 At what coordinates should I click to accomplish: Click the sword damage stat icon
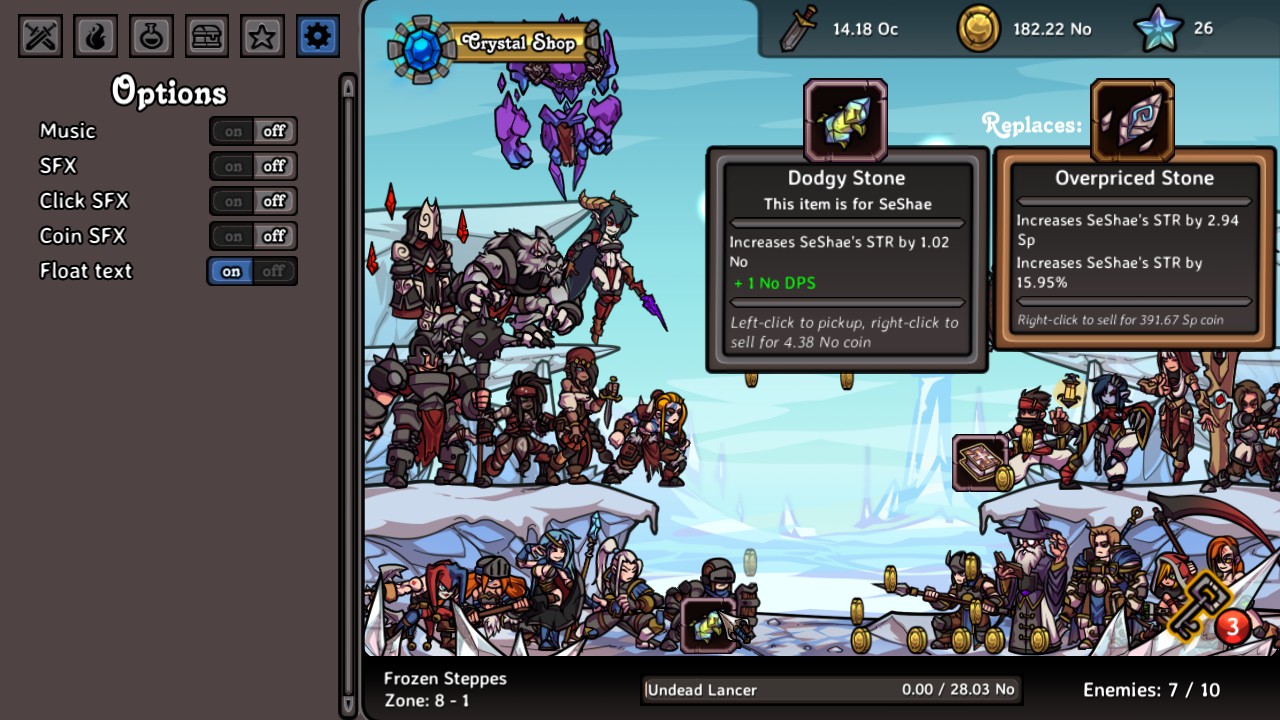pos(800,29)
